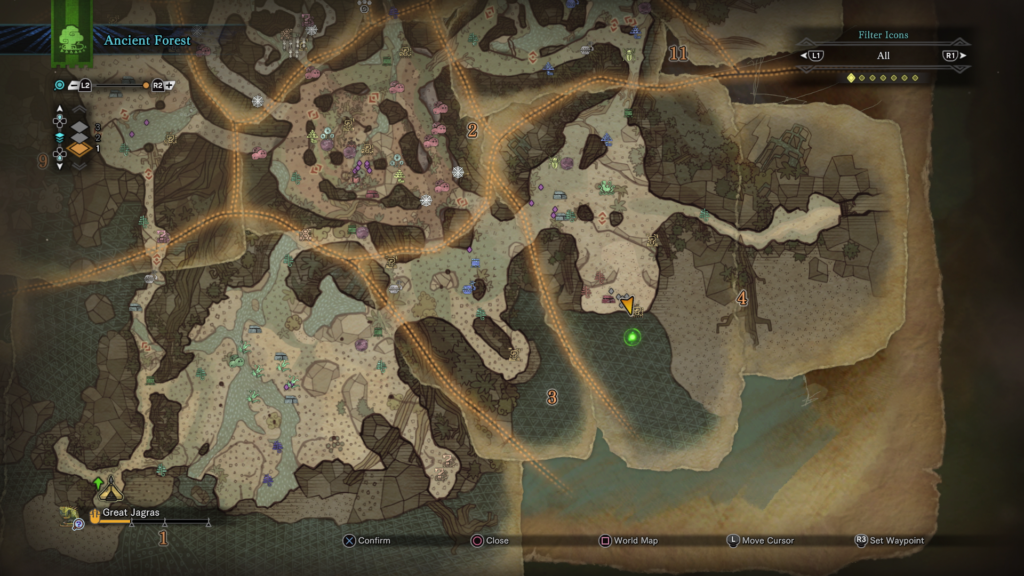Click the Ancient Forest tree emblem banner
The image size is (1024, 576).
(x=72, y=38)
